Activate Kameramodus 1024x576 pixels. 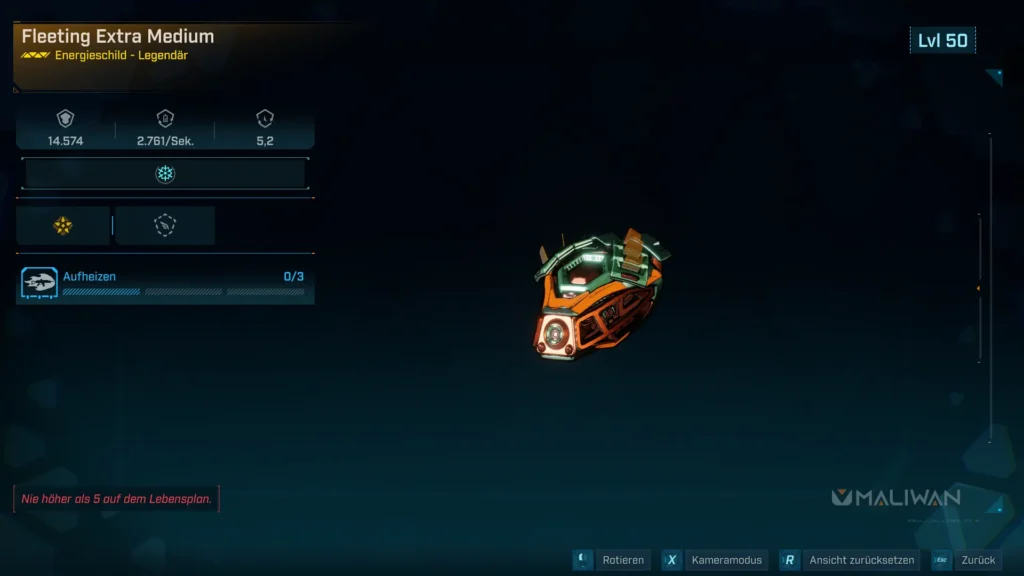(x=715, y=561)
